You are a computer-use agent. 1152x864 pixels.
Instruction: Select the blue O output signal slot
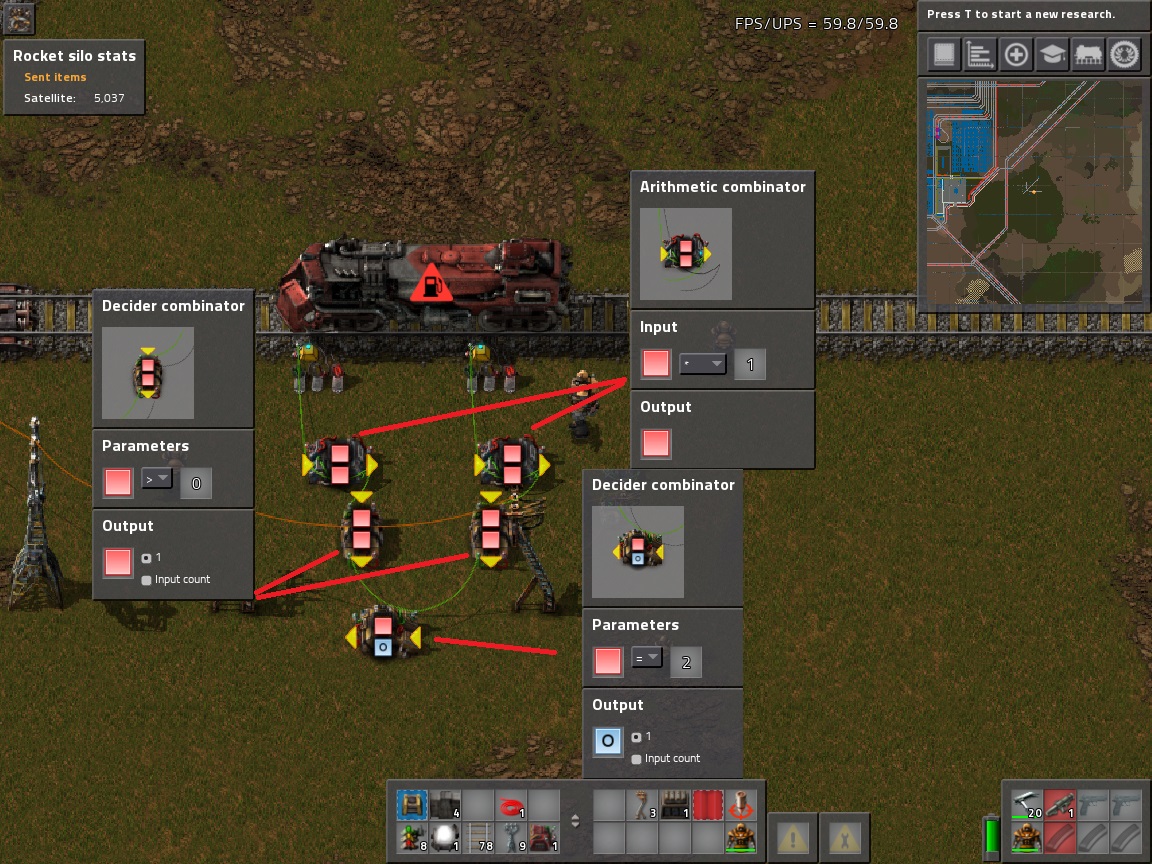(608, 741)
